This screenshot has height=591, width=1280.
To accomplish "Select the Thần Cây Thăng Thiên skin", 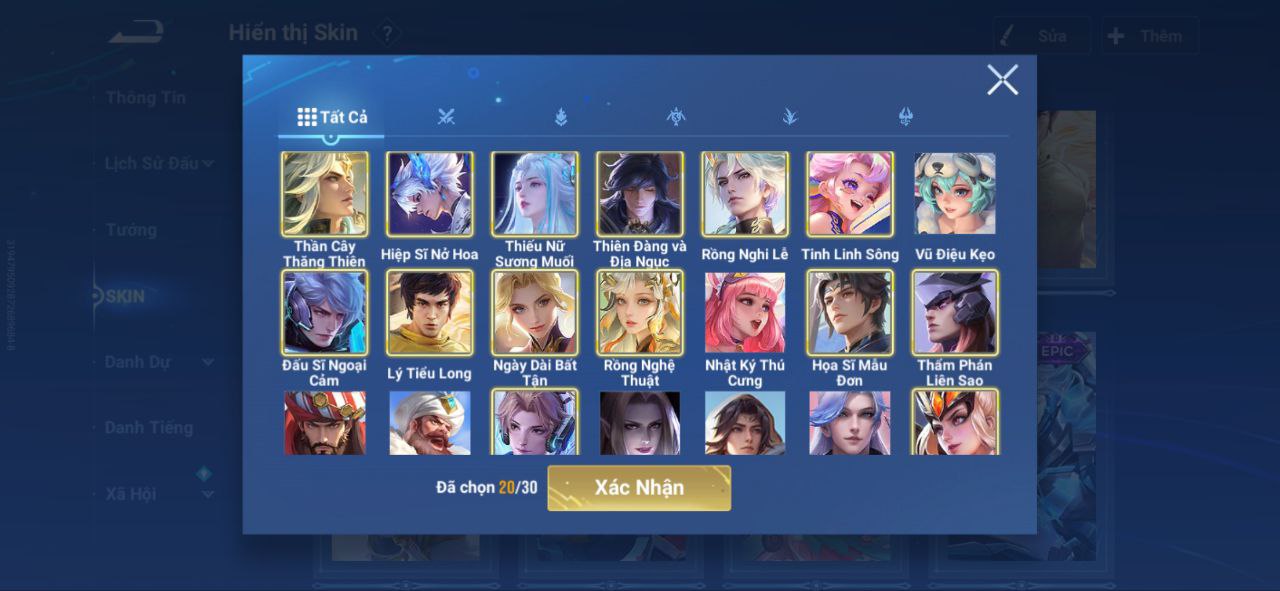I will [325, 194].
